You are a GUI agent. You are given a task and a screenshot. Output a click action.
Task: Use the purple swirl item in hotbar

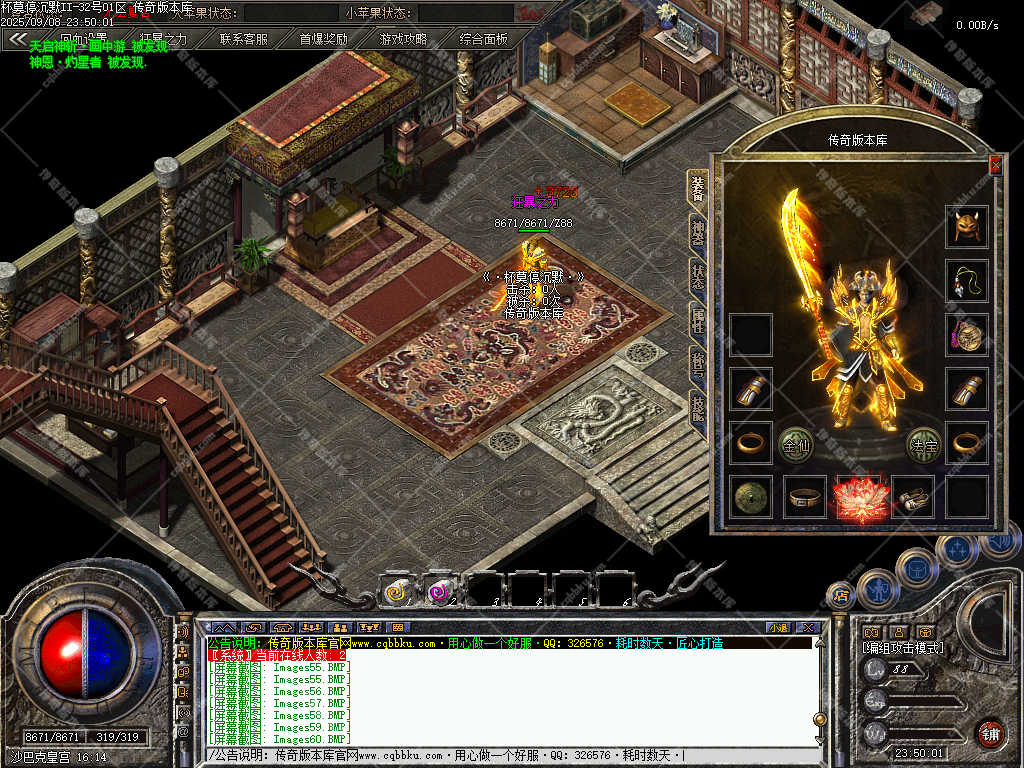[x=441, y=592]
